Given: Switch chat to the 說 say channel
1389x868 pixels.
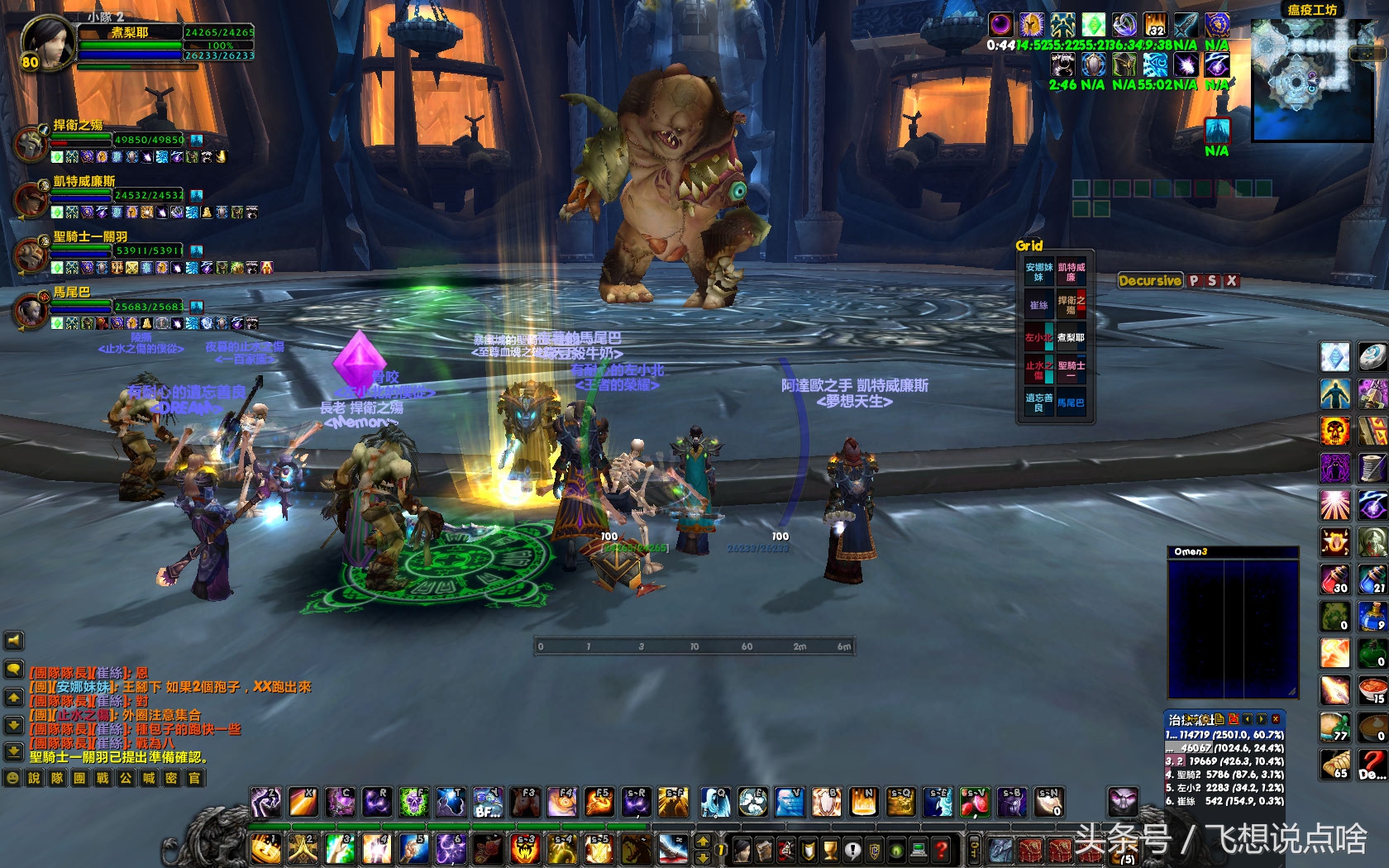Looking at the screenshot, I should click(34, 778).
